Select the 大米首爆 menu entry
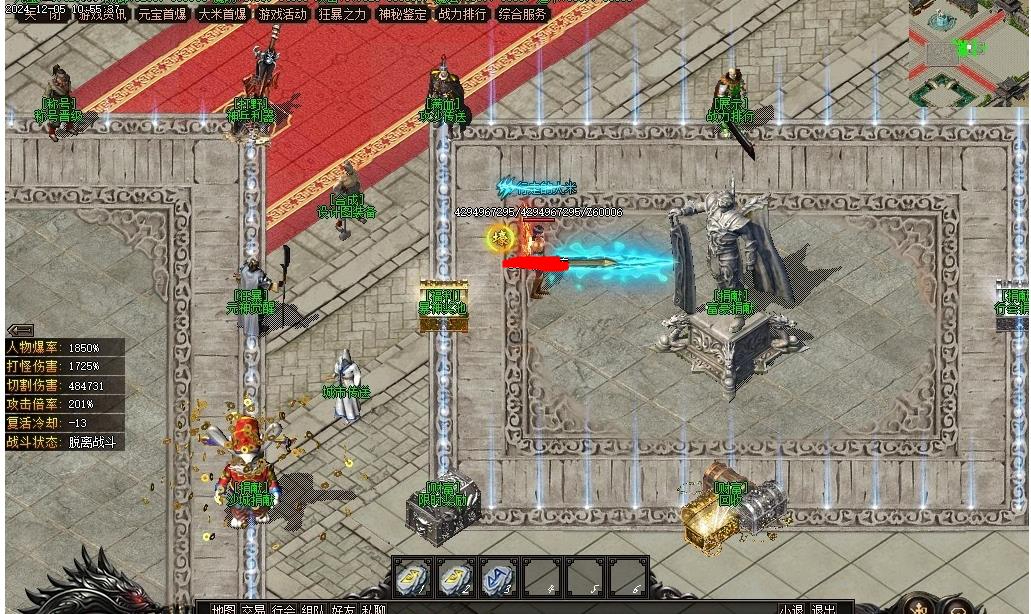 click(222, 14)
